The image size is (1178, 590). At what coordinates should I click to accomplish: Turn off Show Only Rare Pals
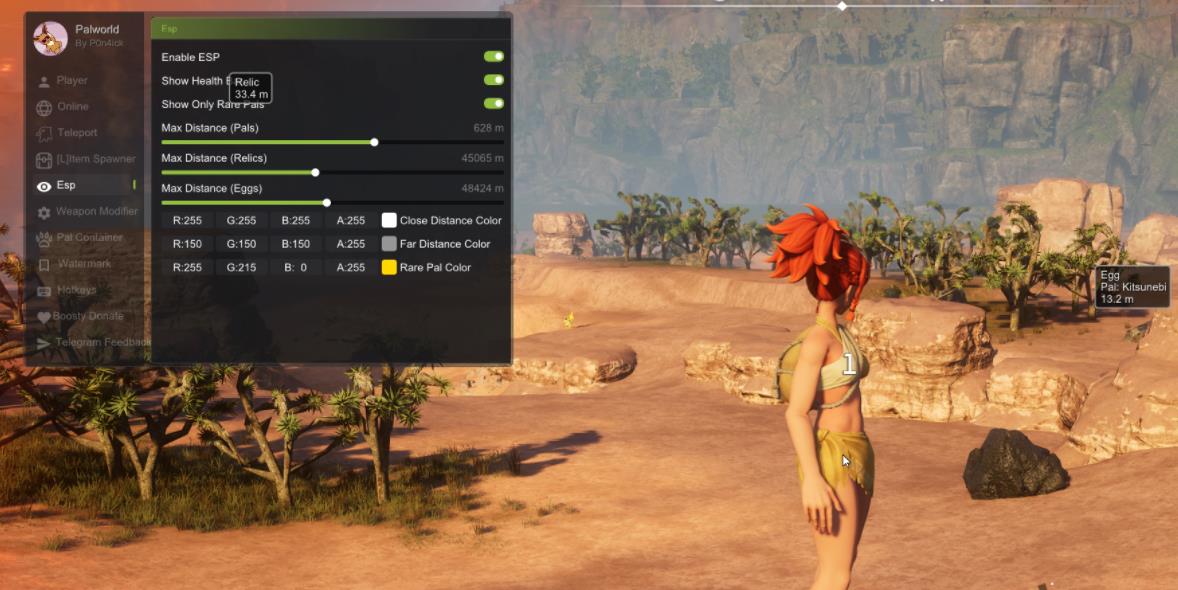(493, 103)
